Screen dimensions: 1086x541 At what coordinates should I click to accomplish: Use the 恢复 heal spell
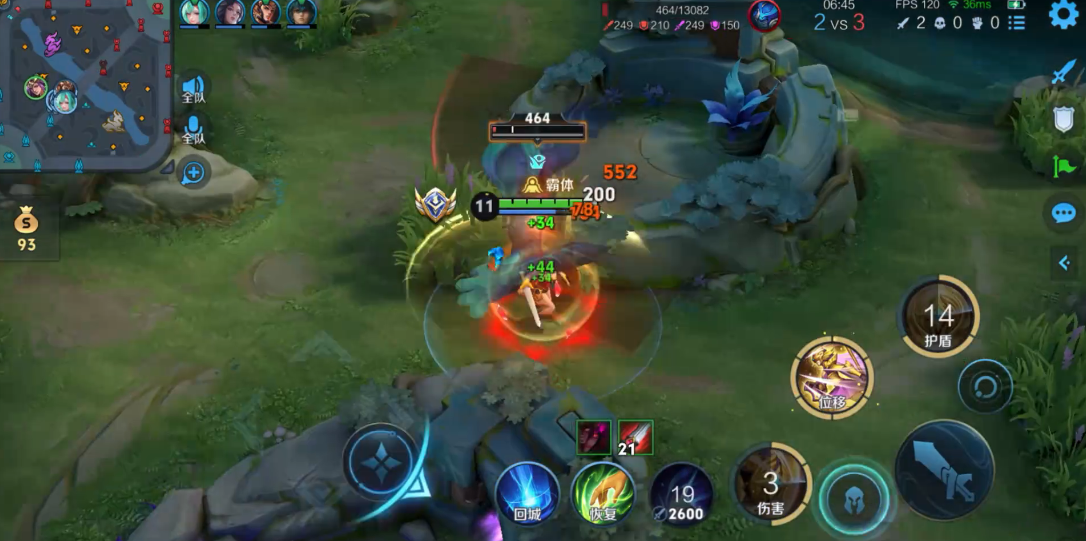tap(603, 492)
